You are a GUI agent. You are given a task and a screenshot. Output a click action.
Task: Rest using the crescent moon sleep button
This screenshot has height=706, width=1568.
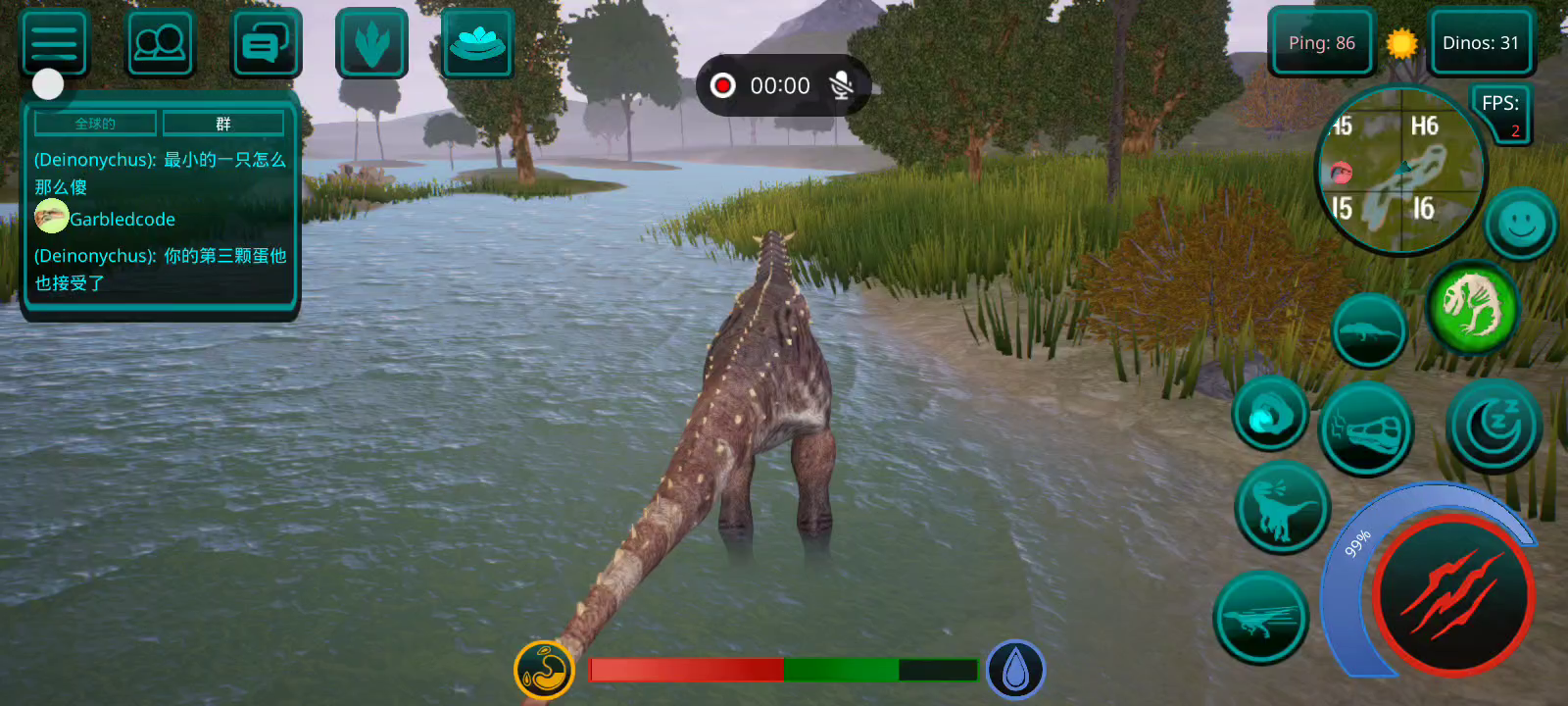[x=1494, y=426]
